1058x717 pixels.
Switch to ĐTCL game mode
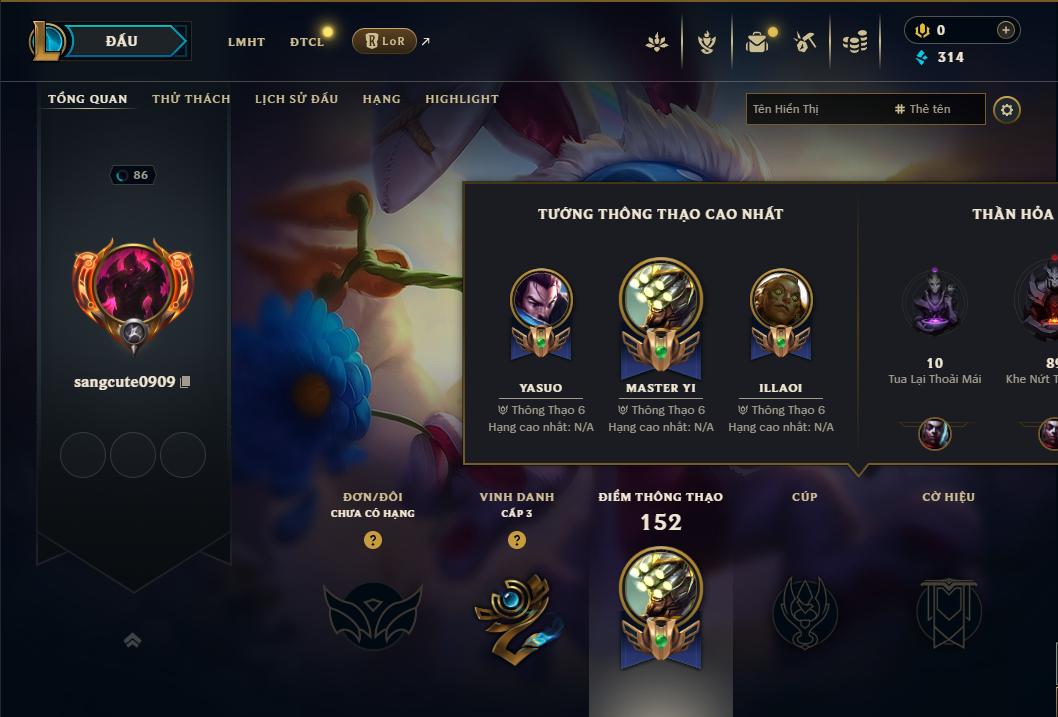pos(307,42)
